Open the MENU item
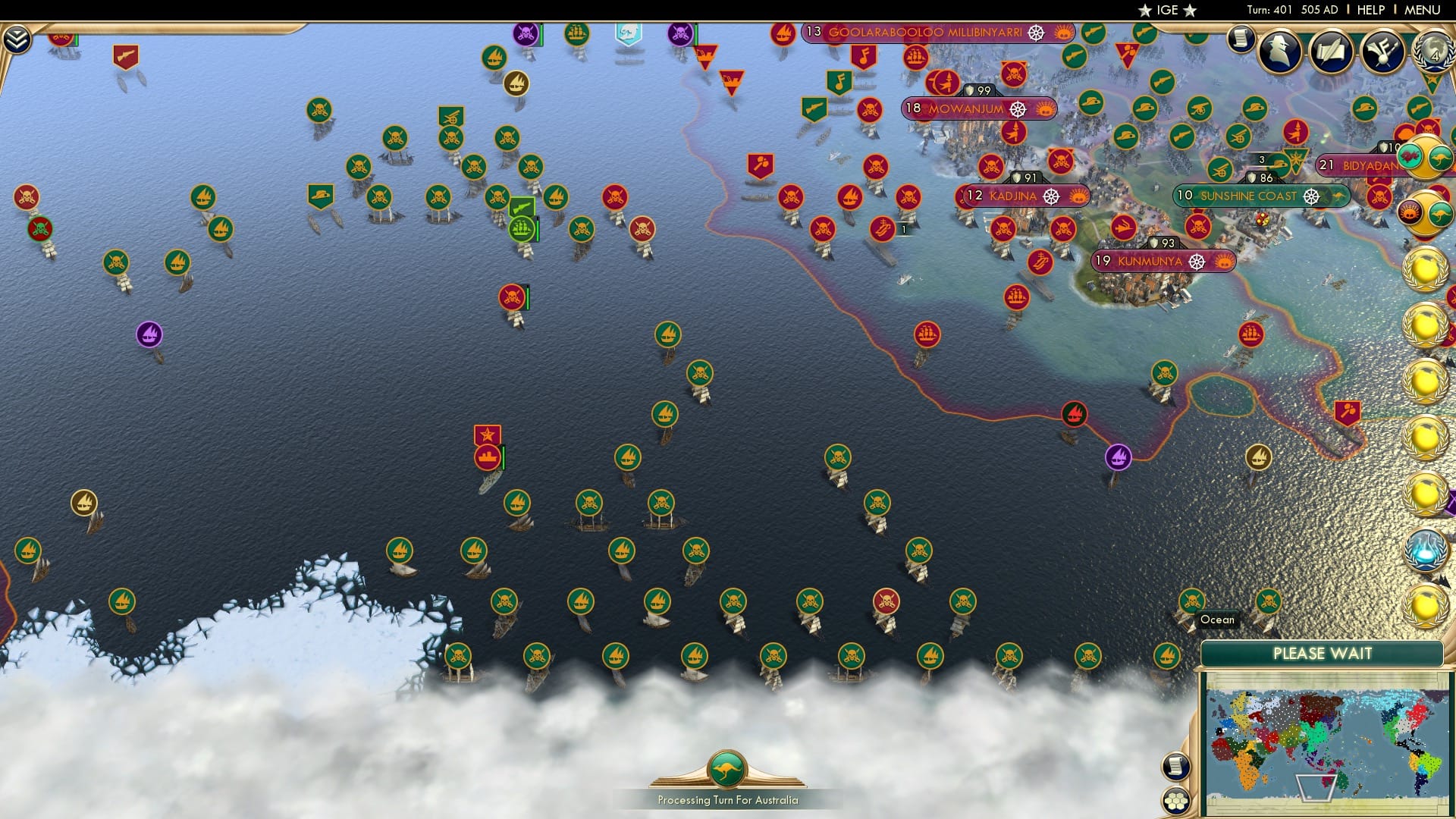Image resolution: width=1456 pixels, height=819 pixels. tap(1423, 10)
